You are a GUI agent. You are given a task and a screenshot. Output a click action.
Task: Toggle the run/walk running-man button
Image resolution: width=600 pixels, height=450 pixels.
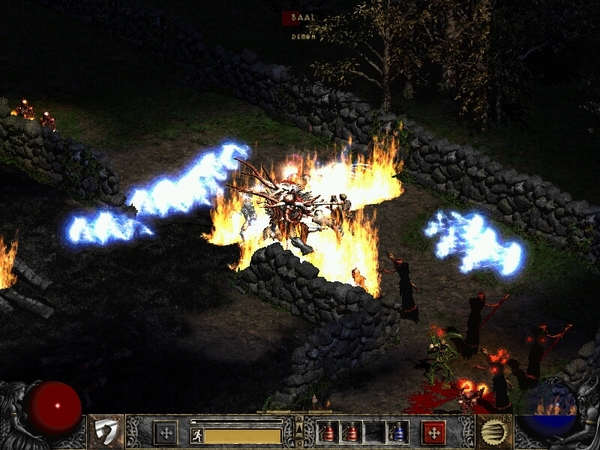(197, 435)
